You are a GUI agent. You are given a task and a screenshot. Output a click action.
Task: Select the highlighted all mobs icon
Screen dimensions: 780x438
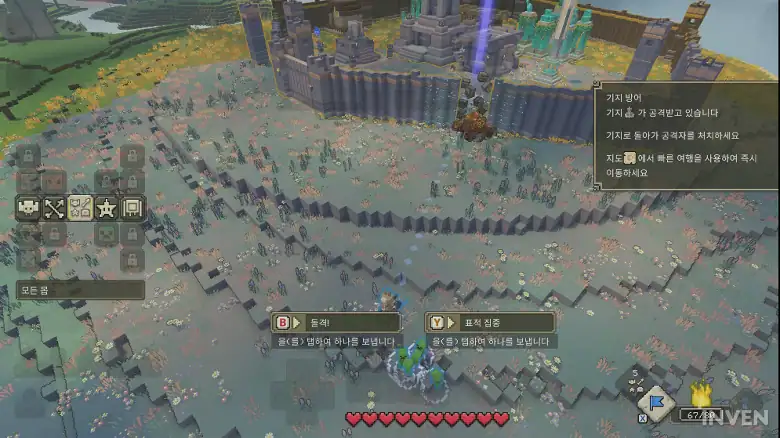point(80,208)
